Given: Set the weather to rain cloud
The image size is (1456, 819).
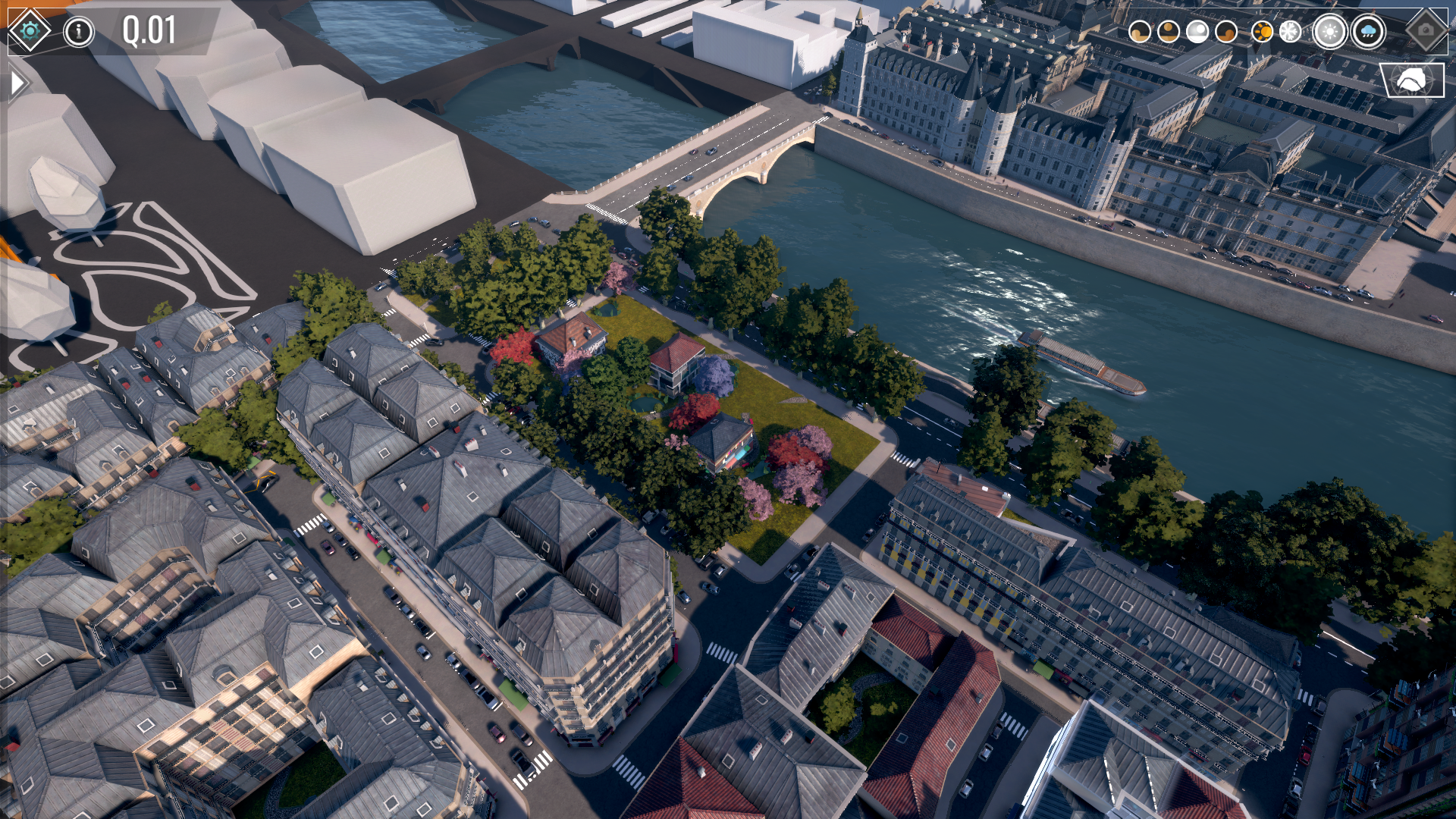Looking at the screenshot, I should [x=1369, y=32].
